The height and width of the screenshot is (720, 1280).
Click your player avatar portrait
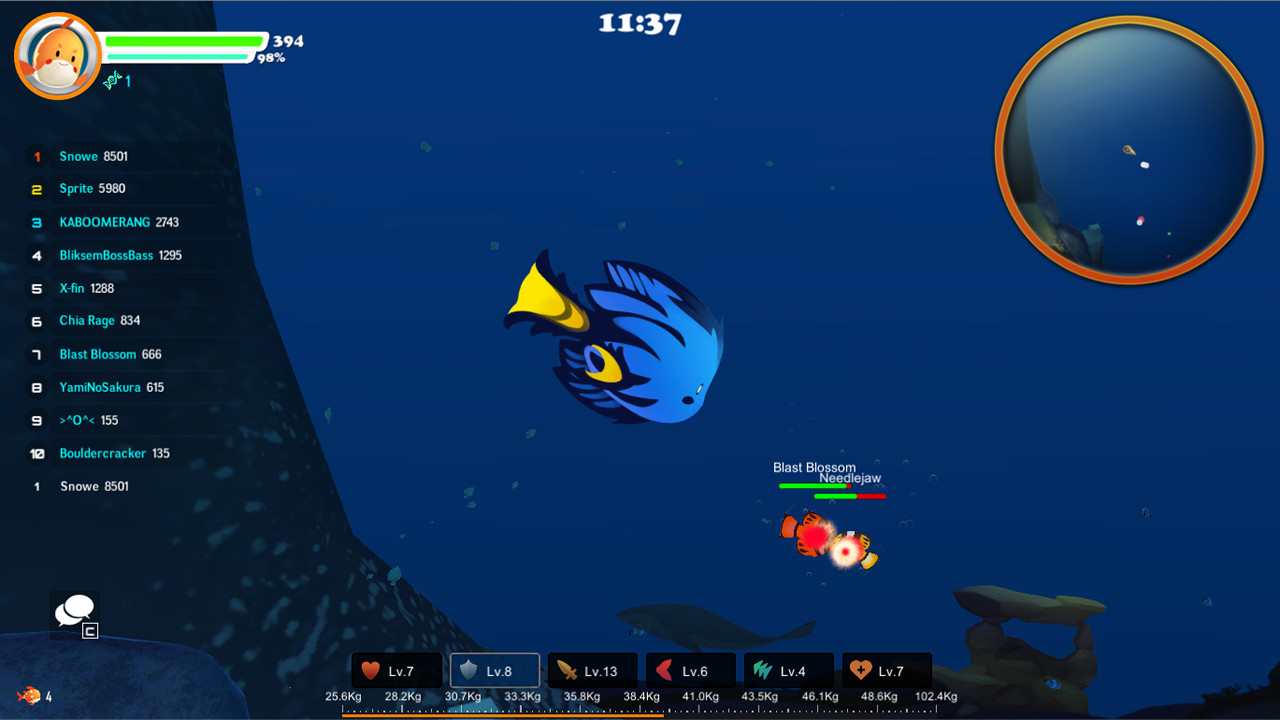57,55
